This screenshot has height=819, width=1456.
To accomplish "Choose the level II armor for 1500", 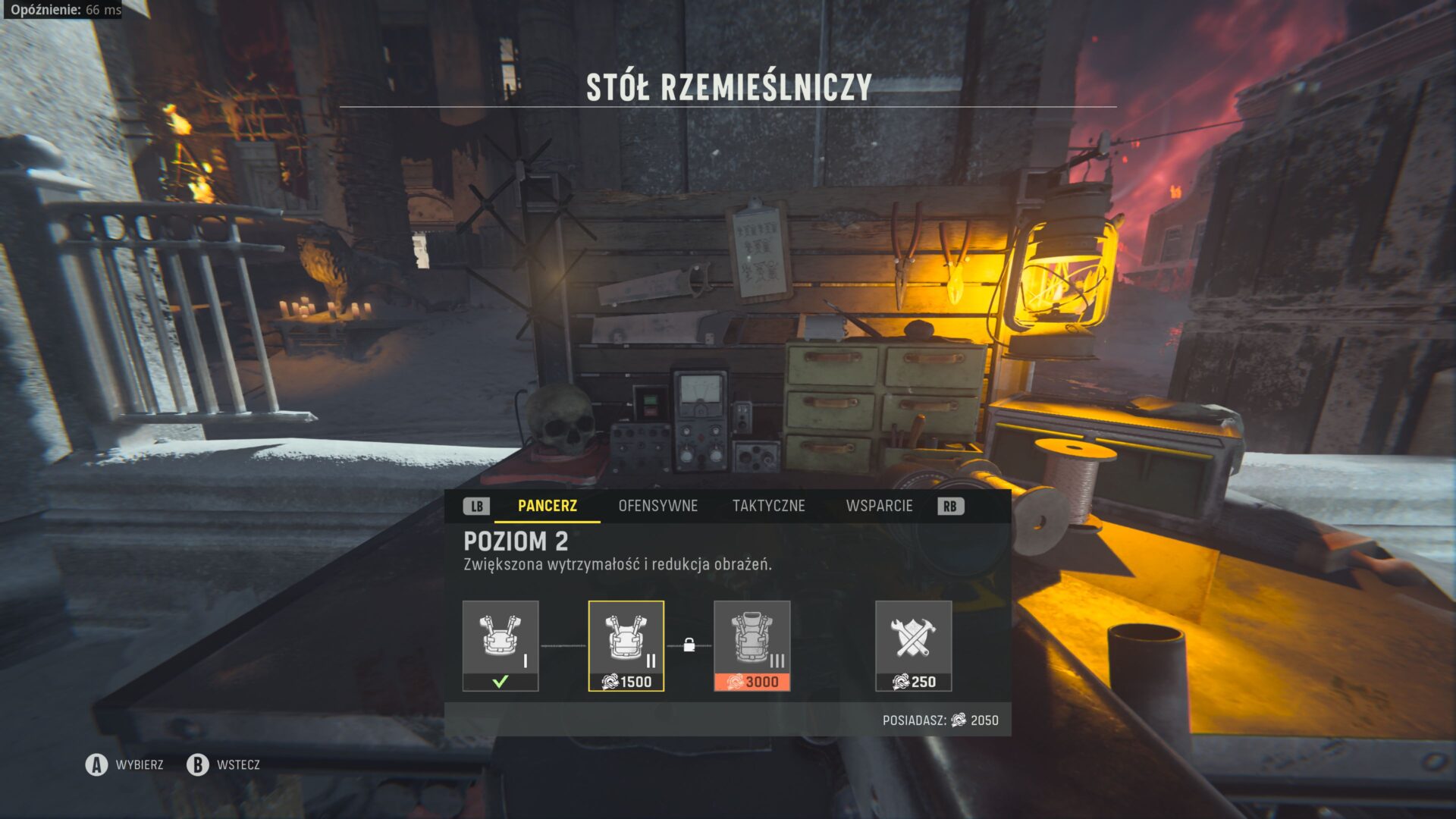I will coord(626,645).
